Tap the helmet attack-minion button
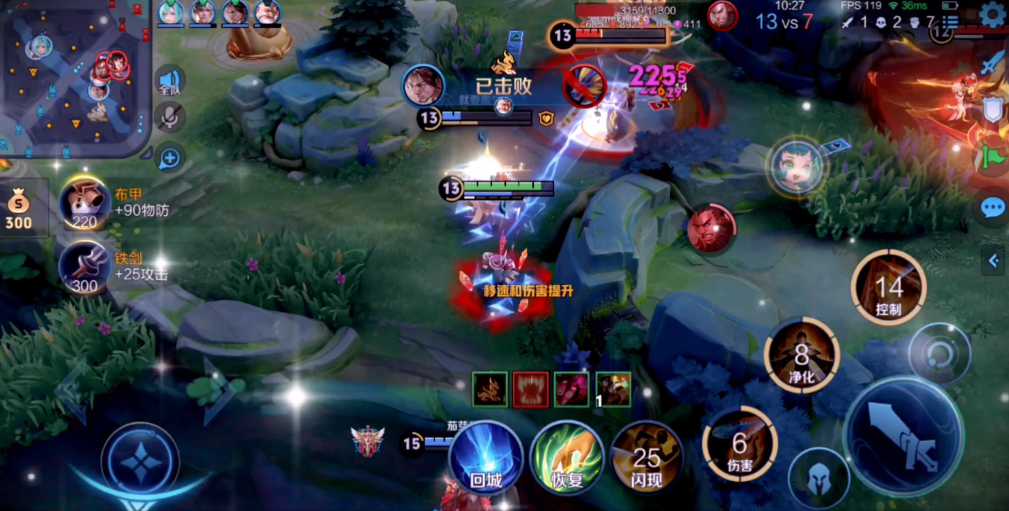 (x=818, y=478)
